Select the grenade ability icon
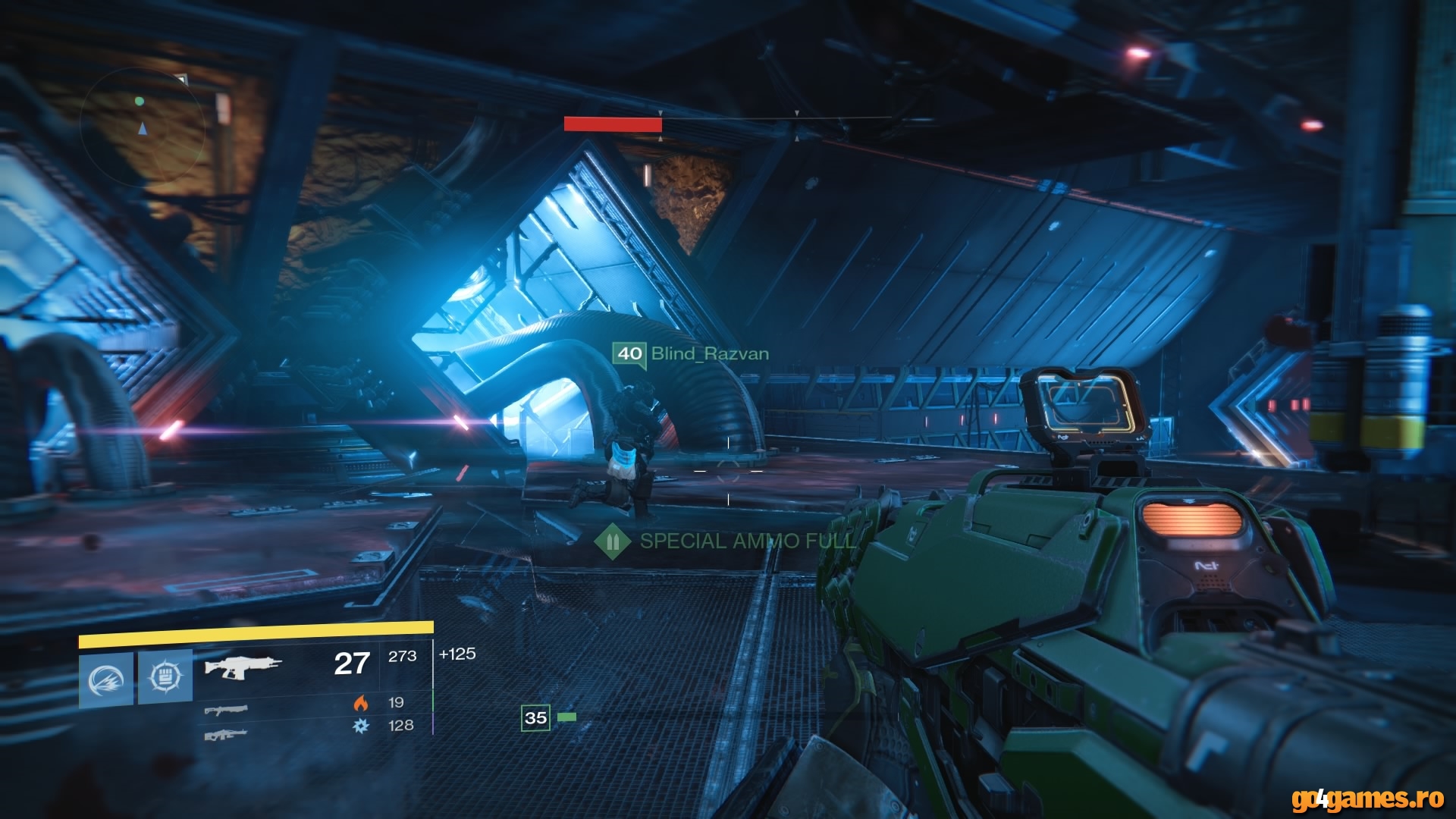Viewport: 1456px width, 819px height. (x=106, y=679)
